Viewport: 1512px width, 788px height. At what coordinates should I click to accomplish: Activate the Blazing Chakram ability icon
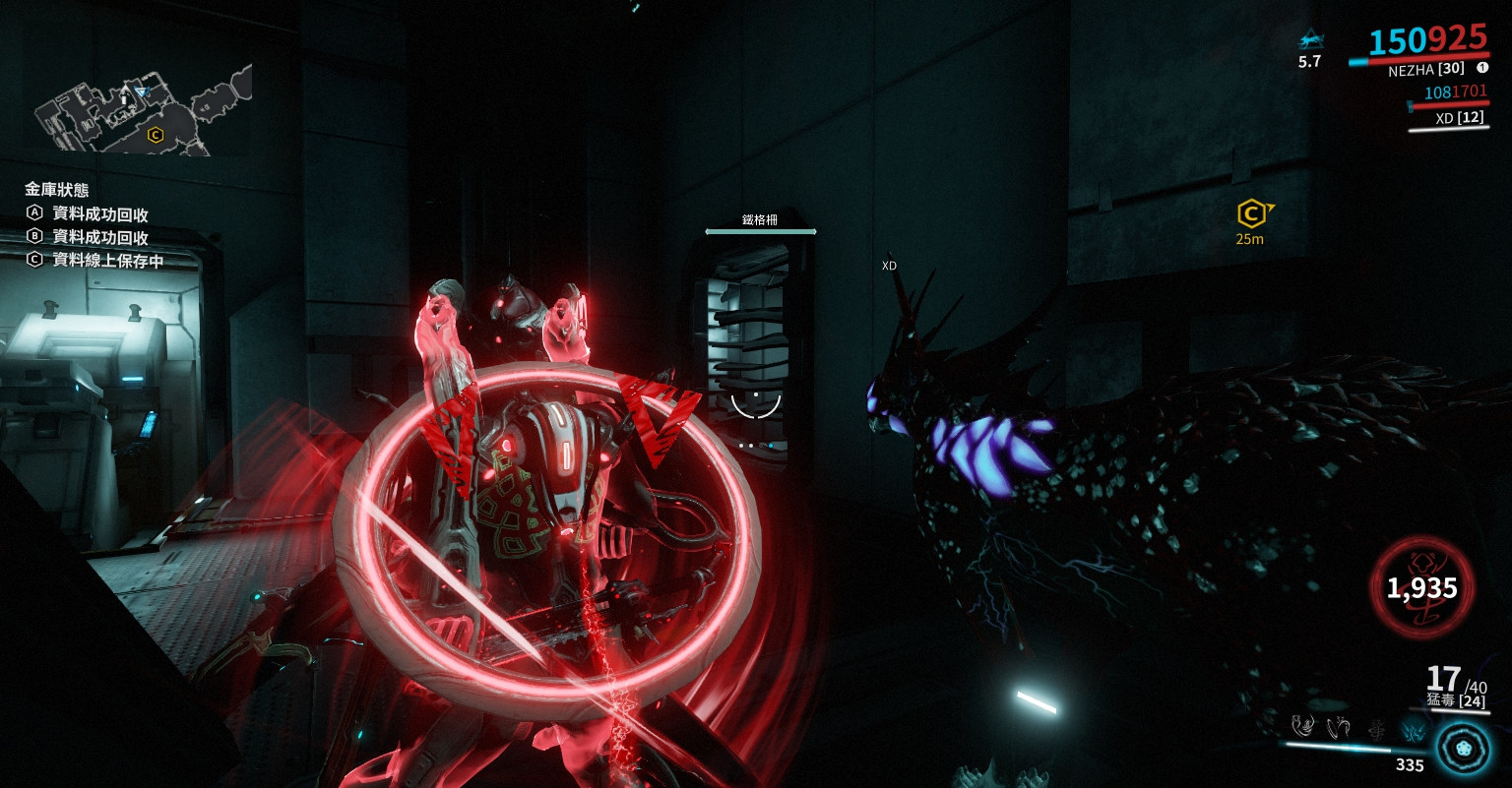pos(1339,728)
